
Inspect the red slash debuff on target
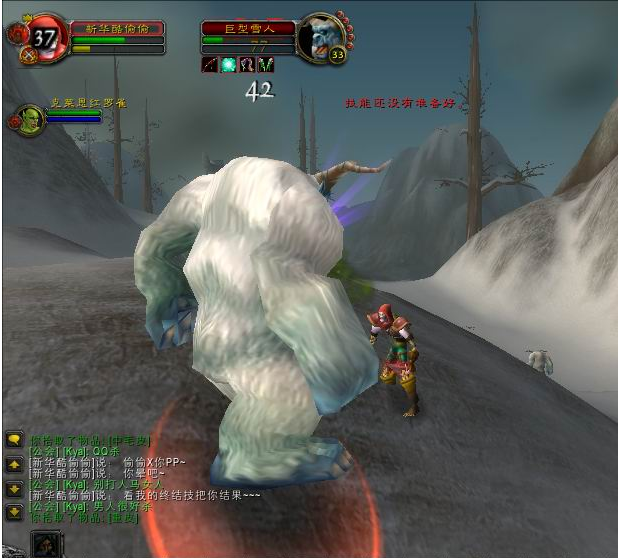pos(210,64)
